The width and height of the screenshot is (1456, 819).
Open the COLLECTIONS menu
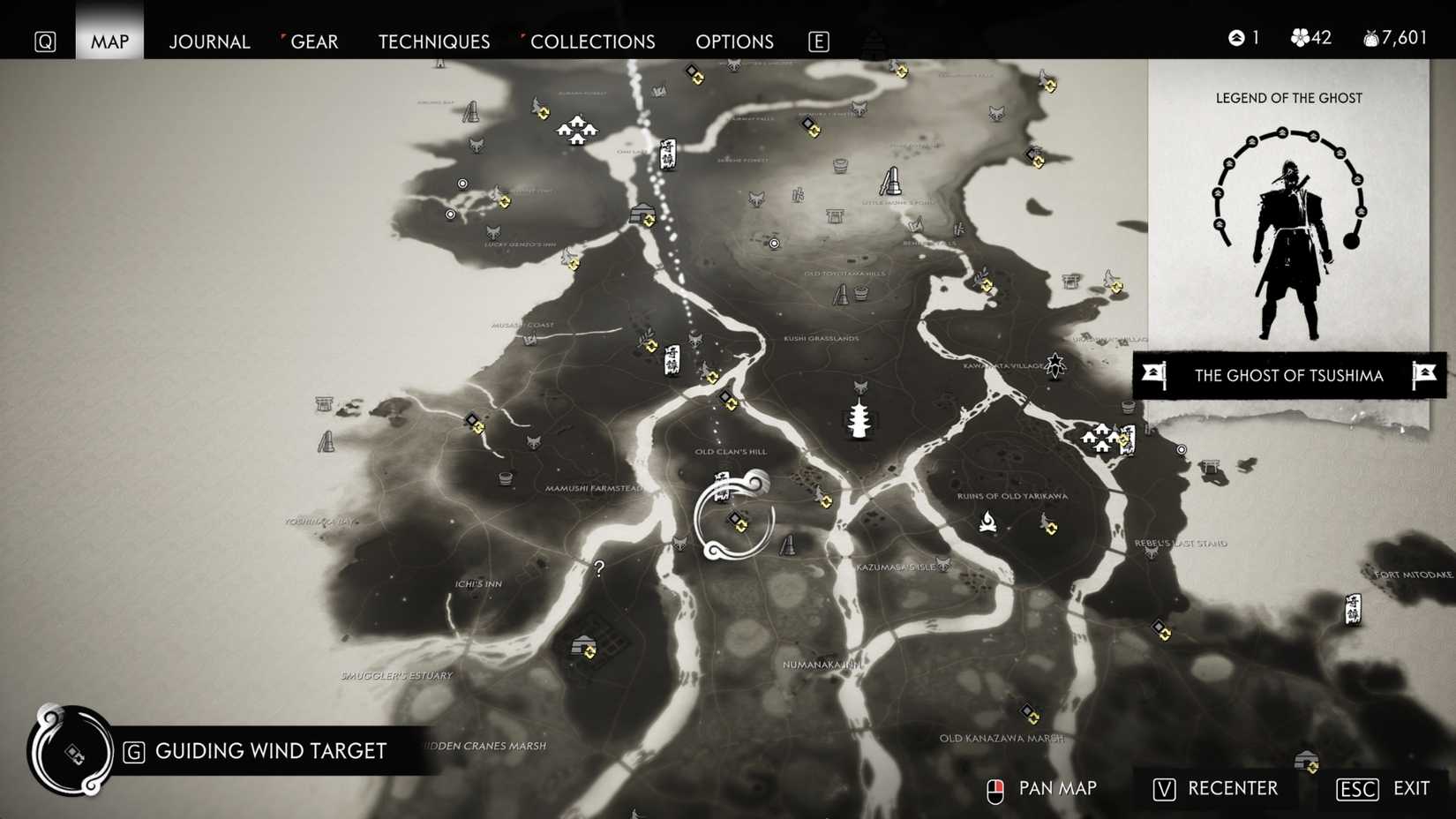click(592, 41)
